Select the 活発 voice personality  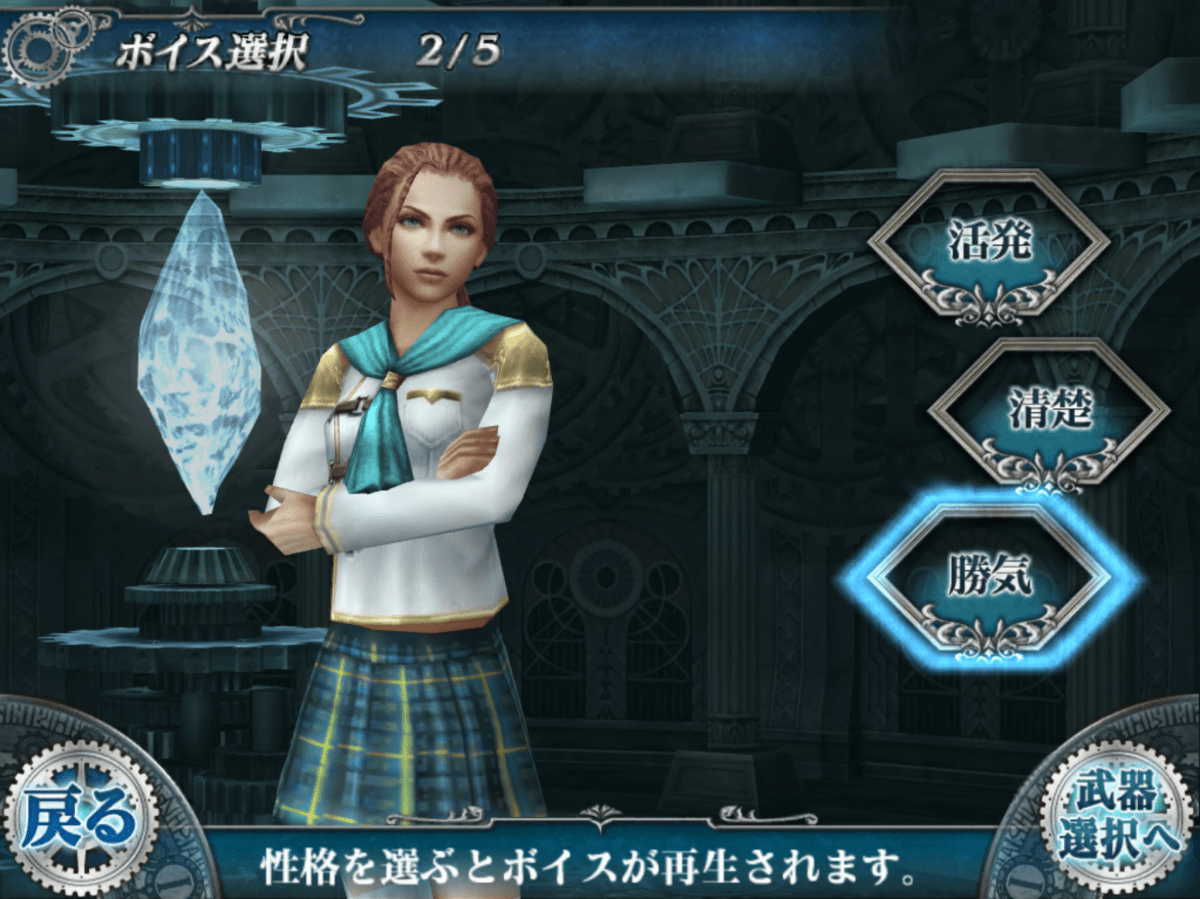coord(988,243)
